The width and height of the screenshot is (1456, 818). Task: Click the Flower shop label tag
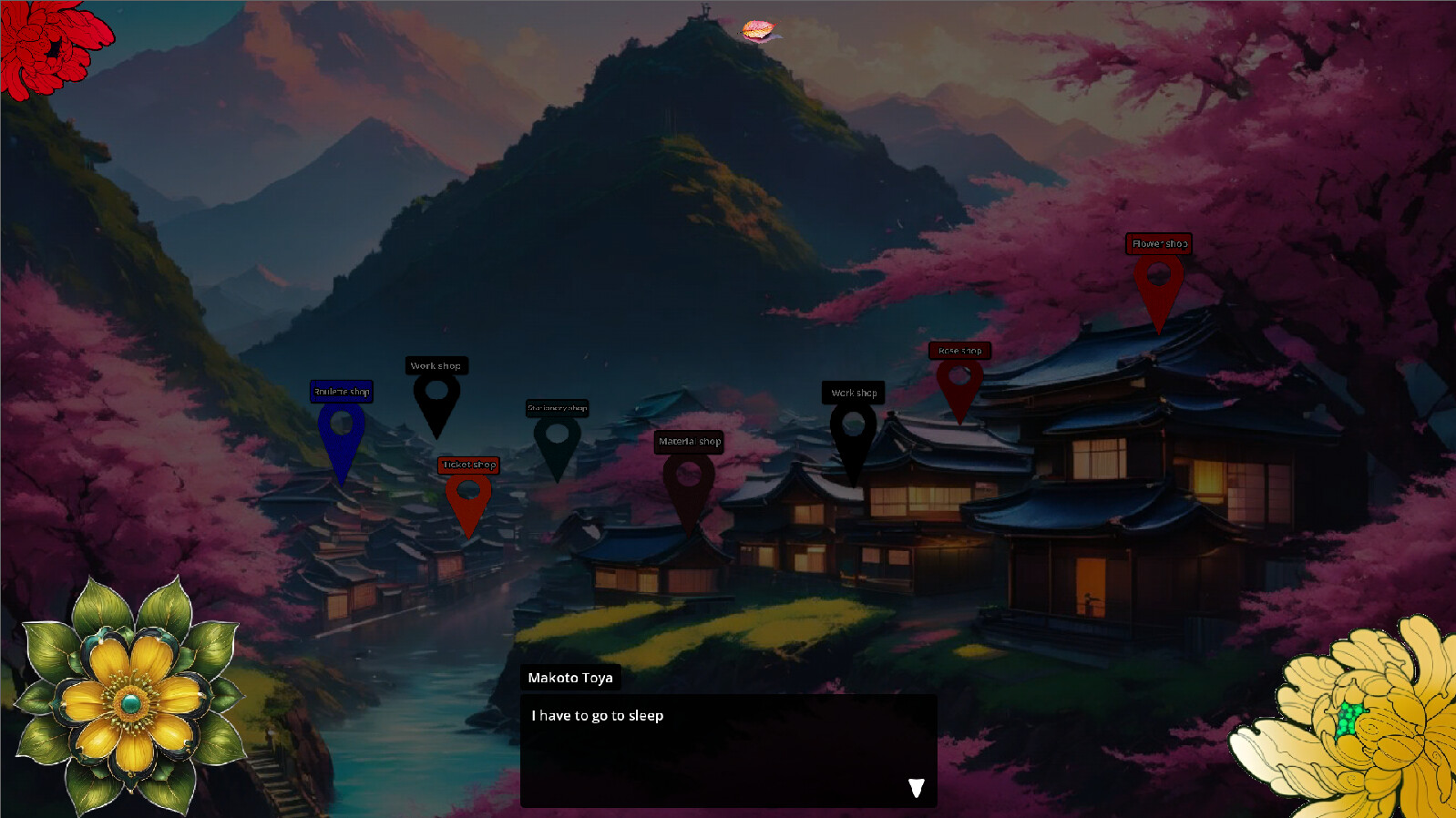tap(1159, 243)
